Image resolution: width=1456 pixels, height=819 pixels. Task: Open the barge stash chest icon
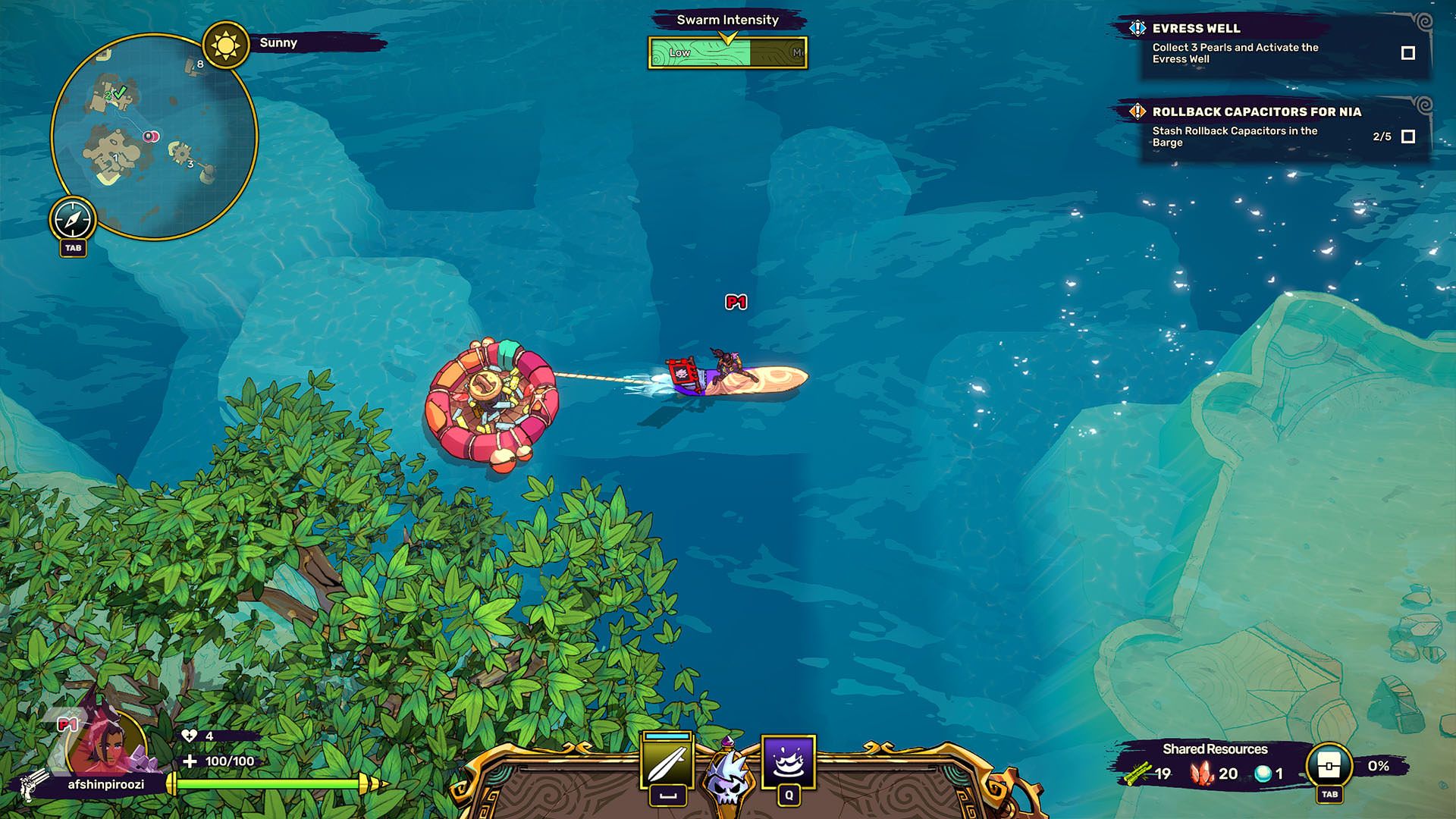pos(1329,767)
